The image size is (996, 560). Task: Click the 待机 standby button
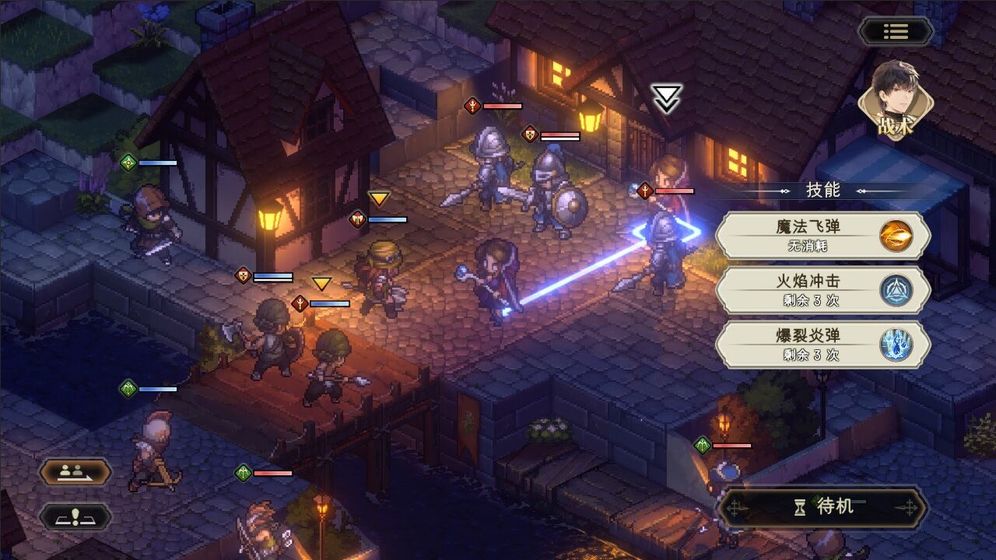[823, 507]
